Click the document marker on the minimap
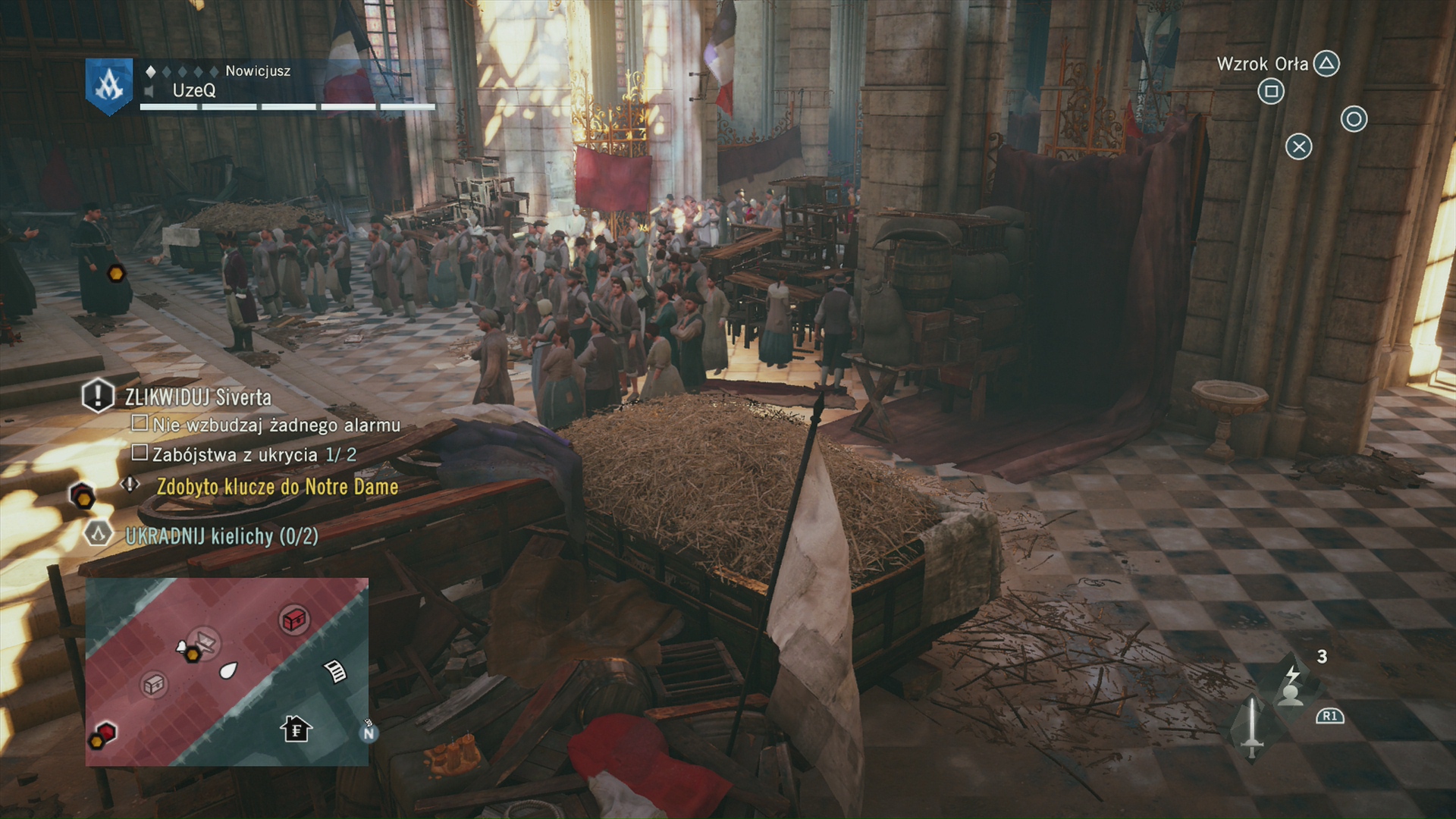This screenshot has width=1456, height=819. (x=335, y=671)
